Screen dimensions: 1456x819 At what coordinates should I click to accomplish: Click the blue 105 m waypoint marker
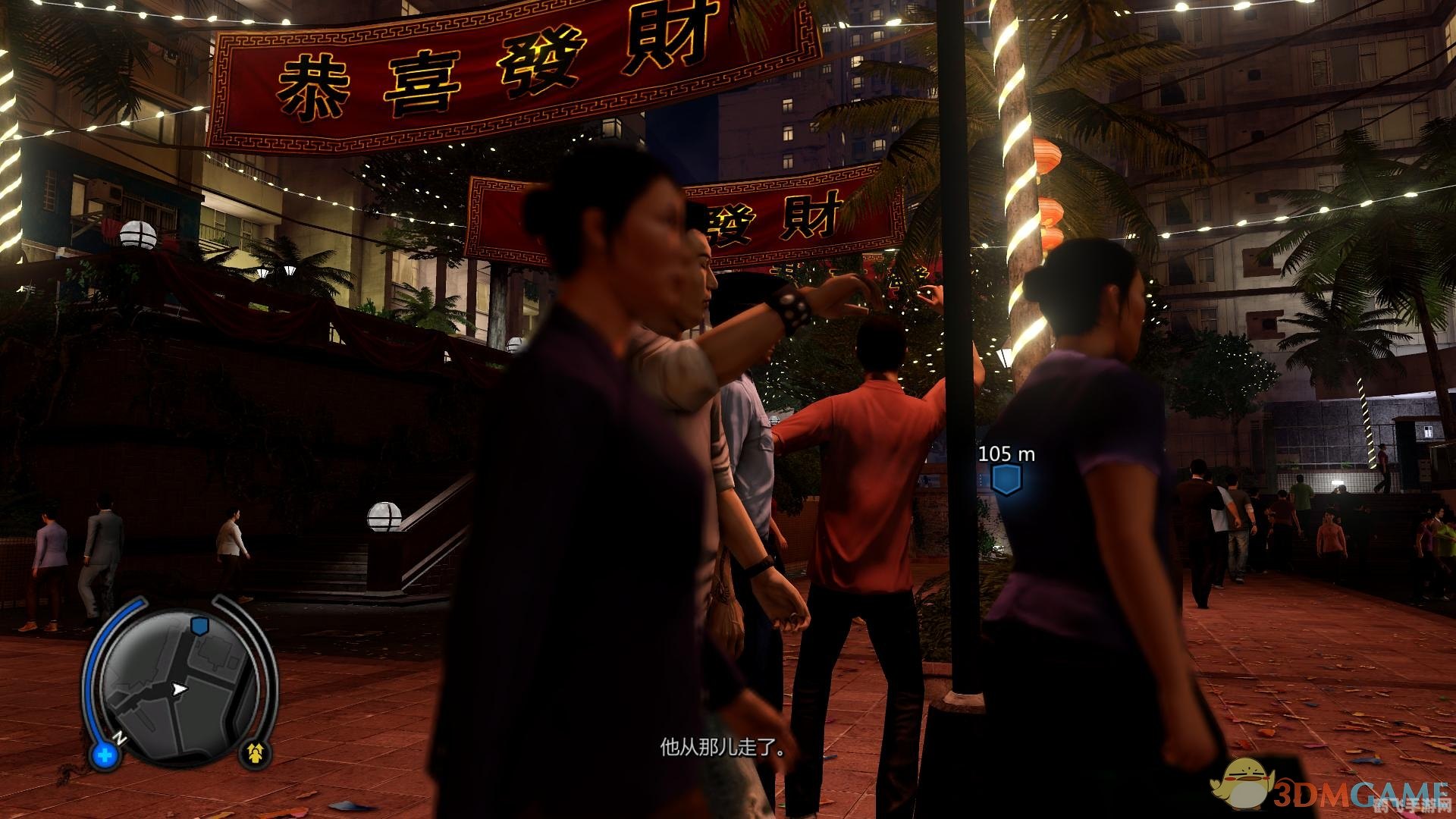click(1006, 479)
